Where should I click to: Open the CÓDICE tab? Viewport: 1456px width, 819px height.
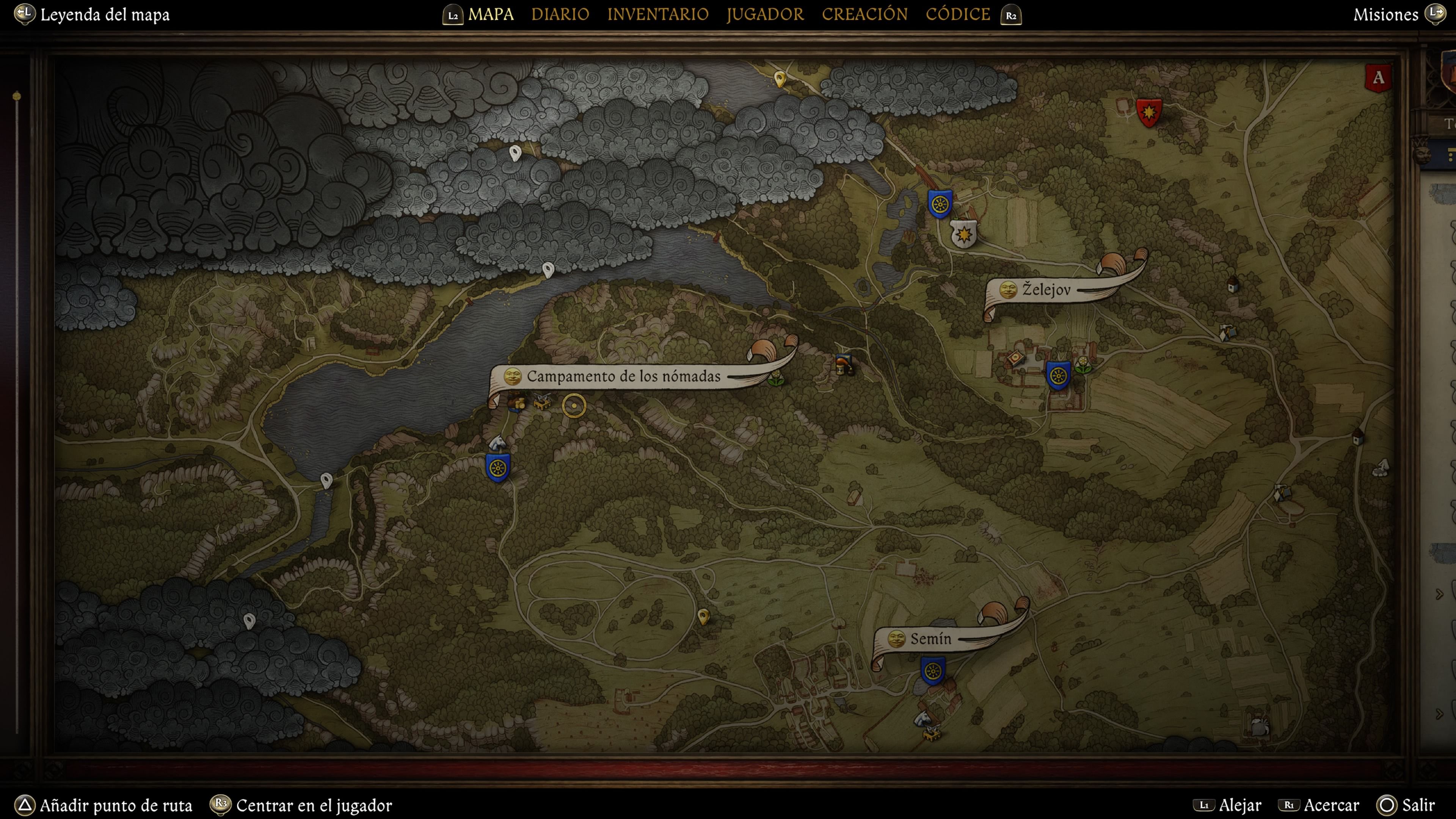[957, 14]
